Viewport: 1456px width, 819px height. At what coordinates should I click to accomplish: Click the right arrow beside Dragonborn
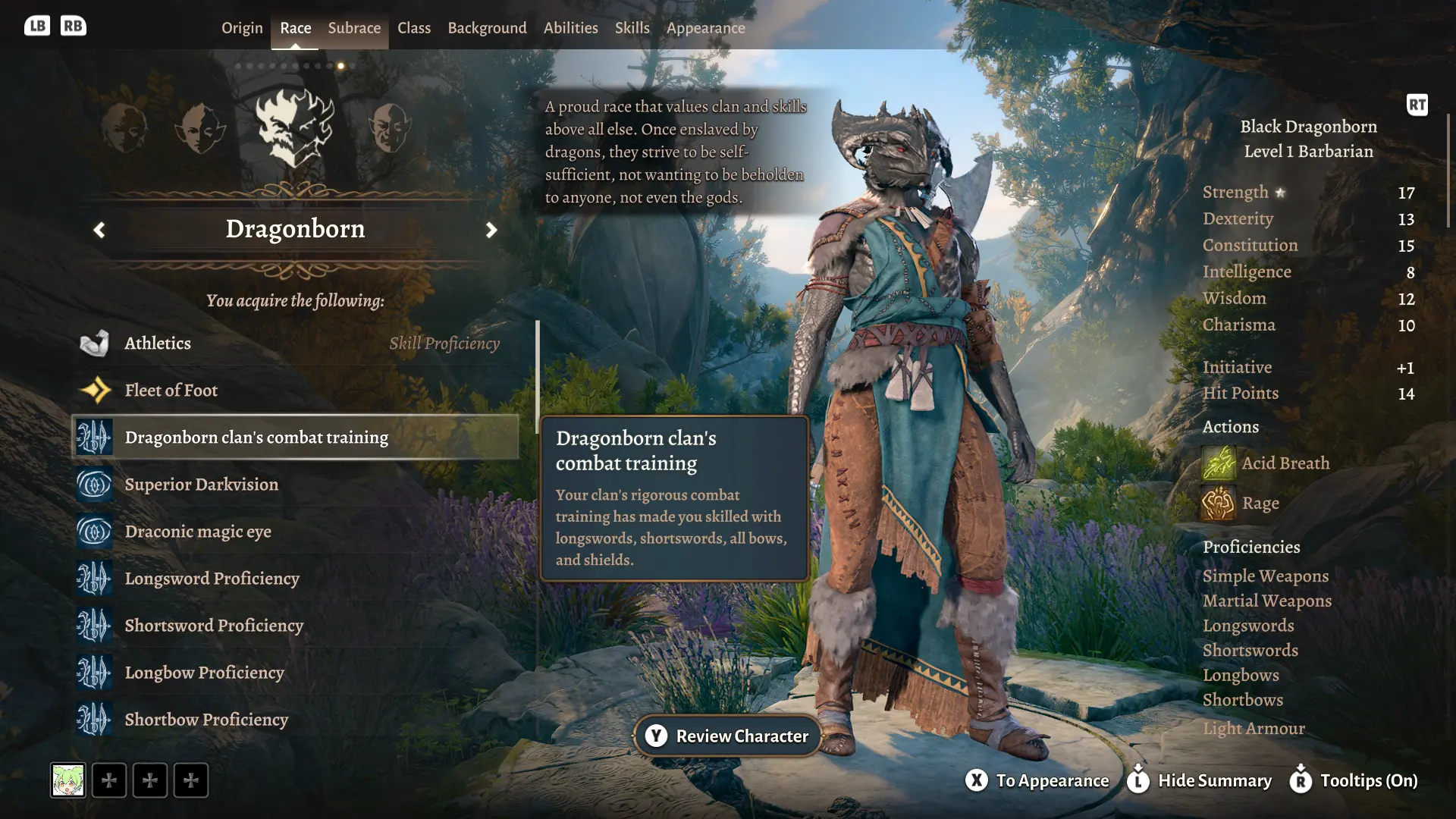[x=491, y=230]
